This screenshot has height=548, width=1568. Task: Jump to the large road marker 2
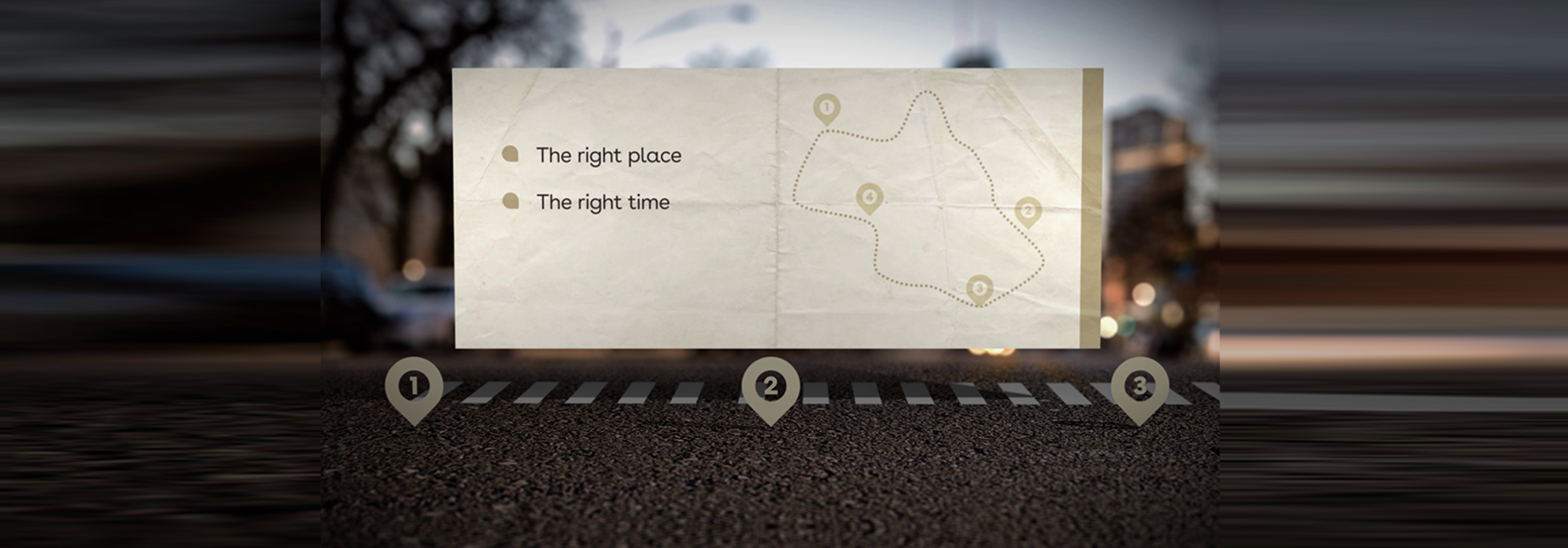tap(771, 386)
